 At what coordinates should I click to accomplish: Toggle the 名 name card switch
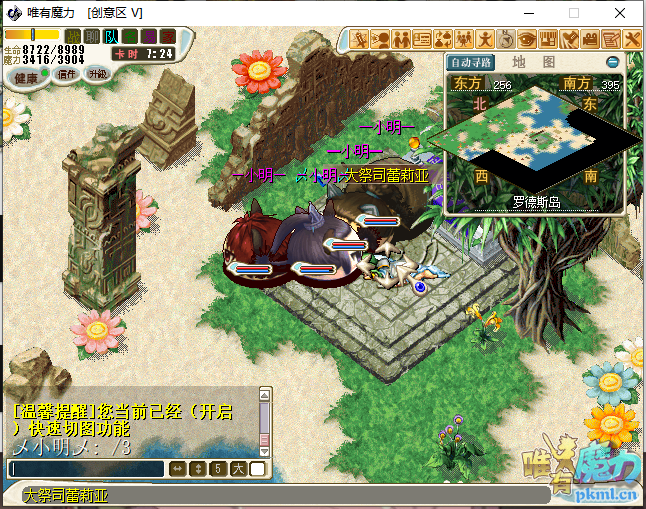point(130,37)
